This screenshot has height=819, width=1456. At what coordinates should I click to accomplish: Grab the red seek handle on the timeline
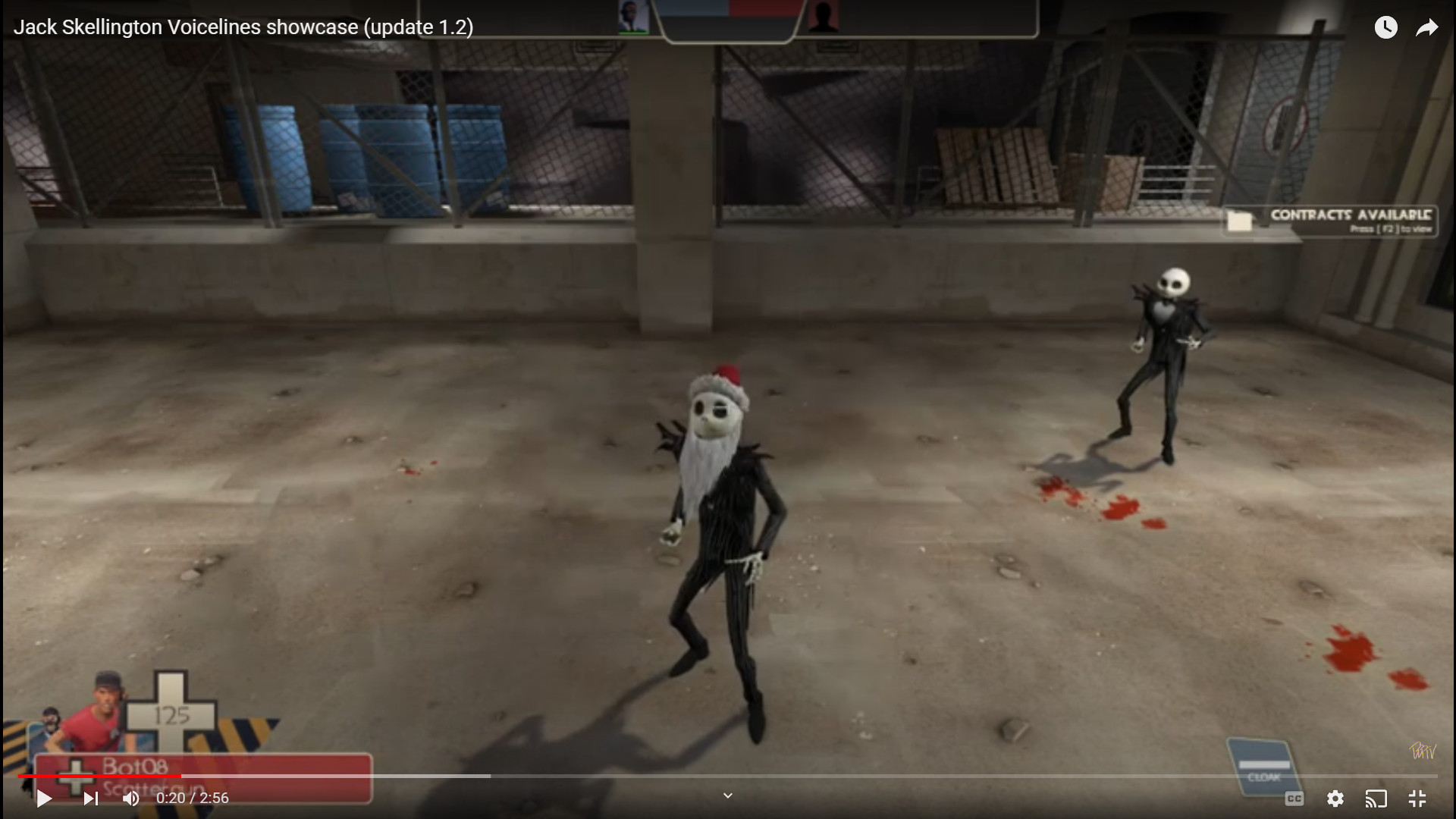pyautogui.click(x=180, y=777)
